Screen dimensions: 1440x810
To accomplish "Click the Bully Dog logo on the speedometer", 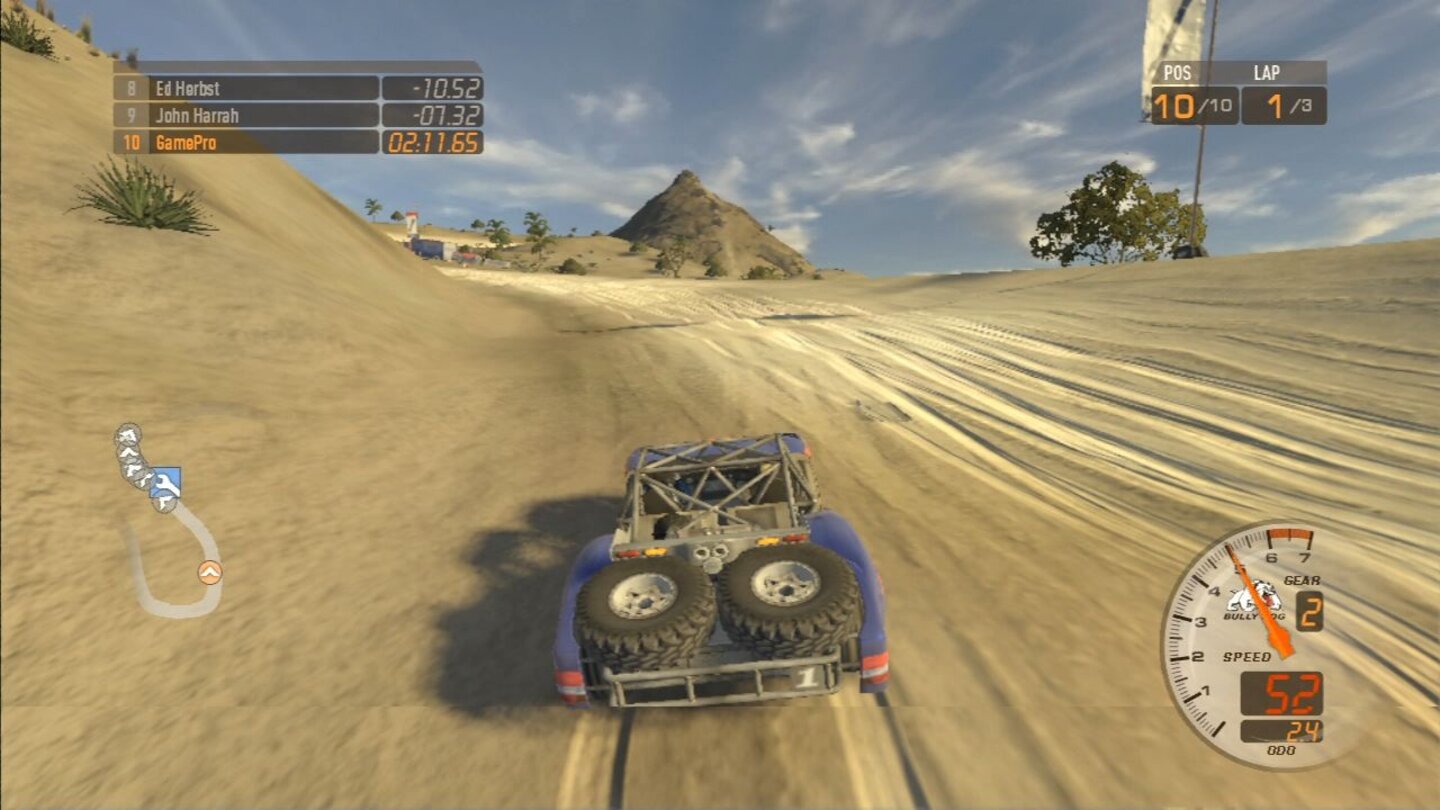I will (x=1250, y=600).
